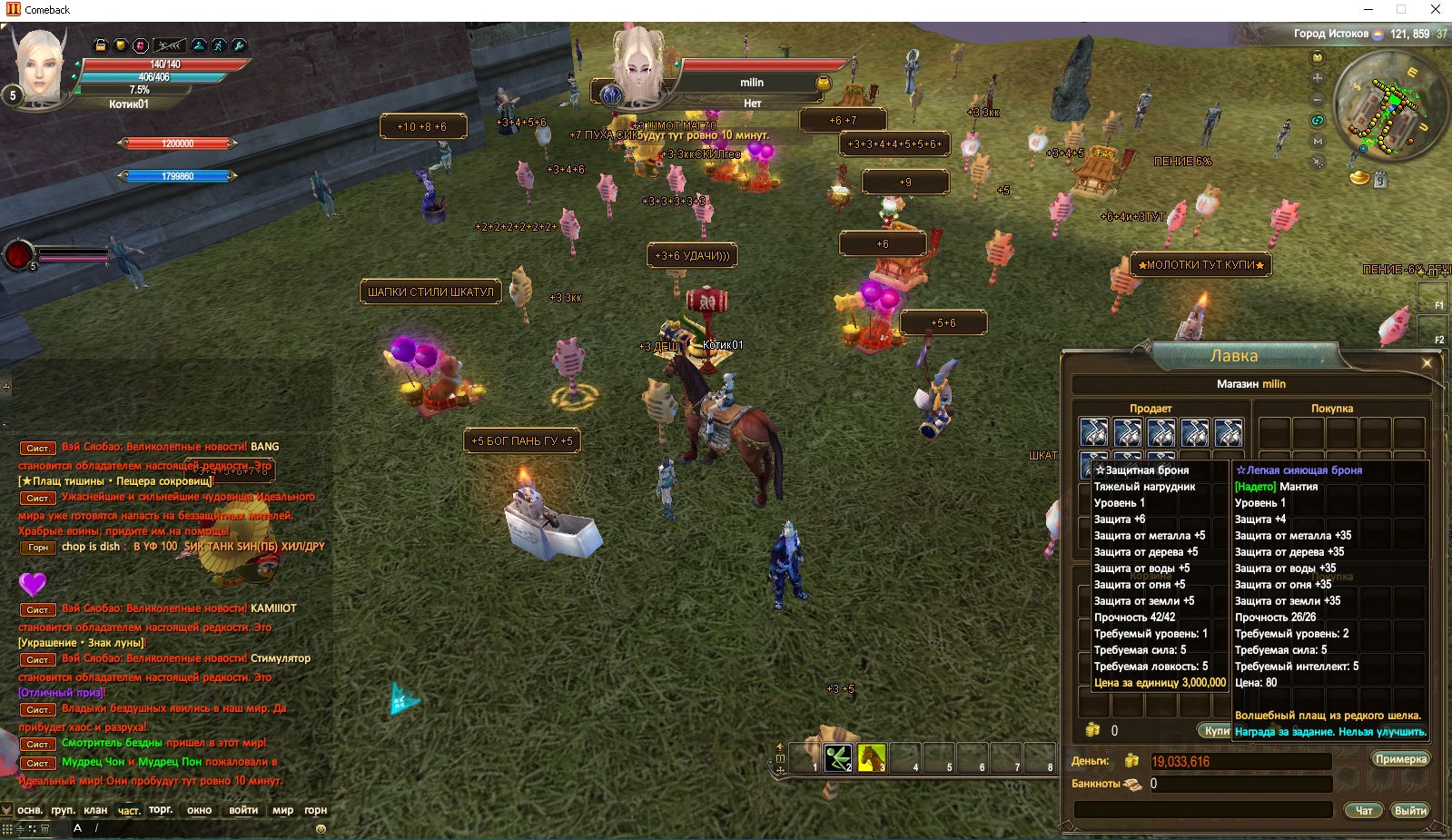Open the Примерка fitting preview
Viewport: 1452px width, 840px height.
pyautogui.click(x=1400, y=759)
